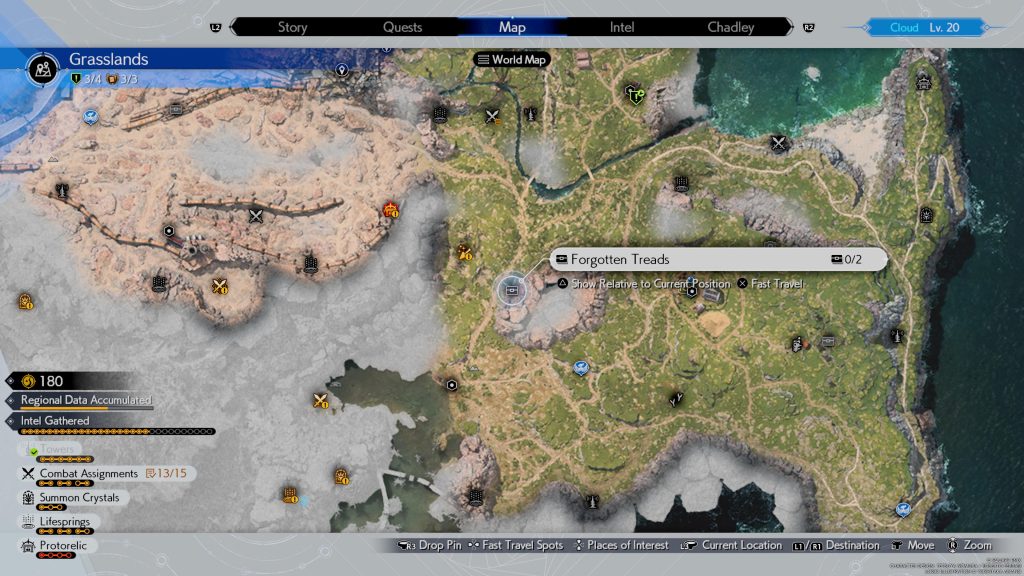1024x576 pixels.
Task: Select the green shield quest marker
Action: pyautogui.click(x=634, y=94)
